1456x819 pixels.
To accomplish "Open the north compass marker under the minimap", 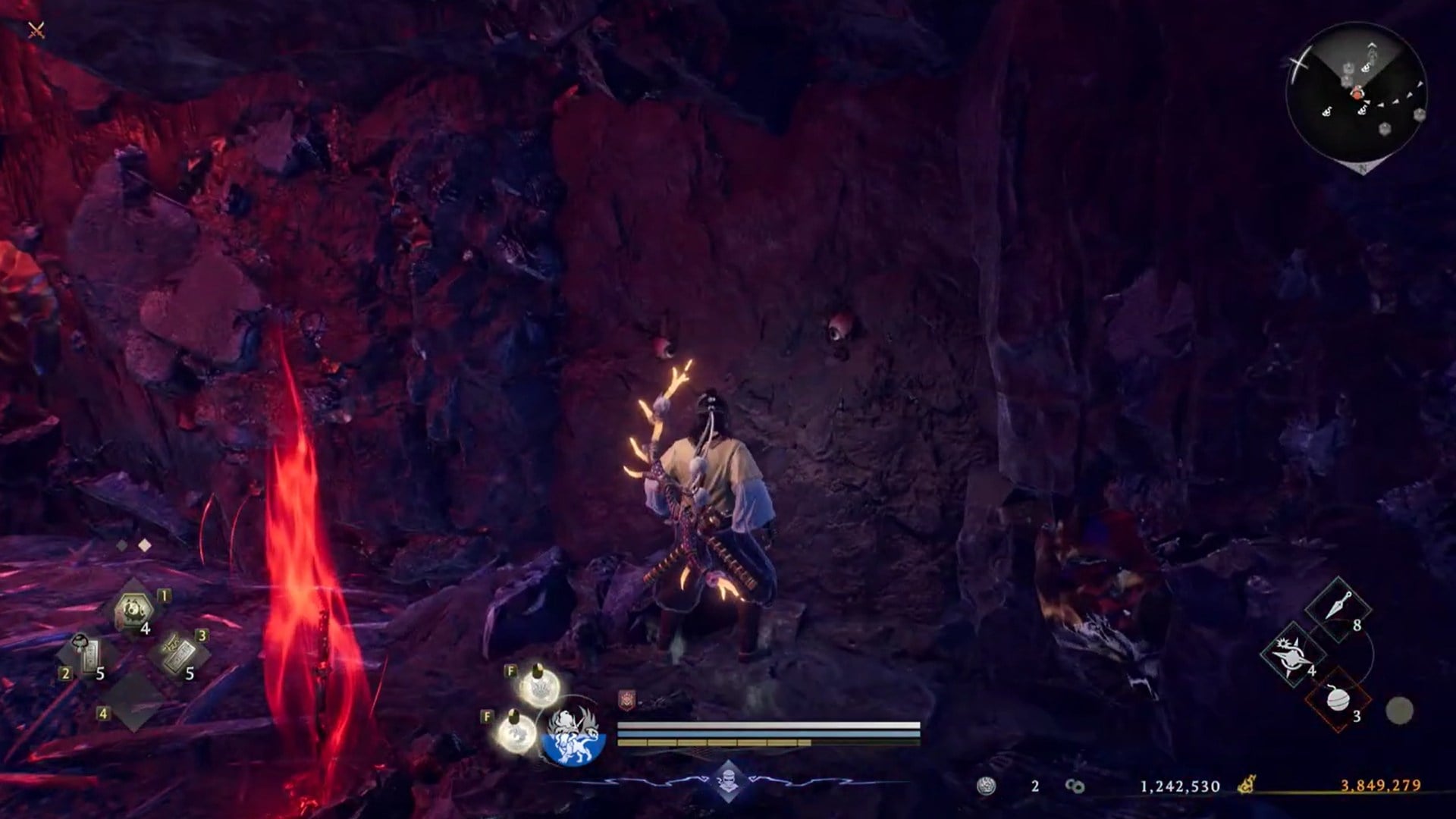I will point(1363,168).
